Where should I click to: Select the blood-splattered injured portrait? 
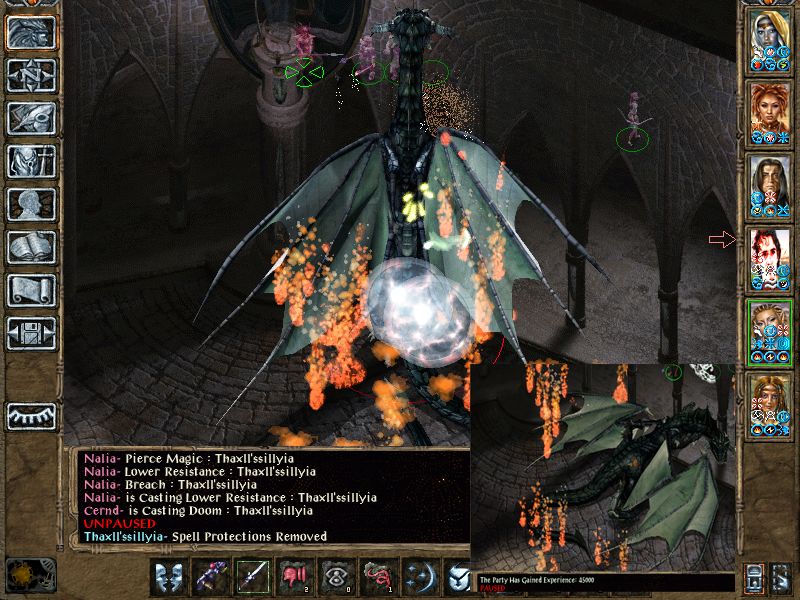[x=770, y=260]
